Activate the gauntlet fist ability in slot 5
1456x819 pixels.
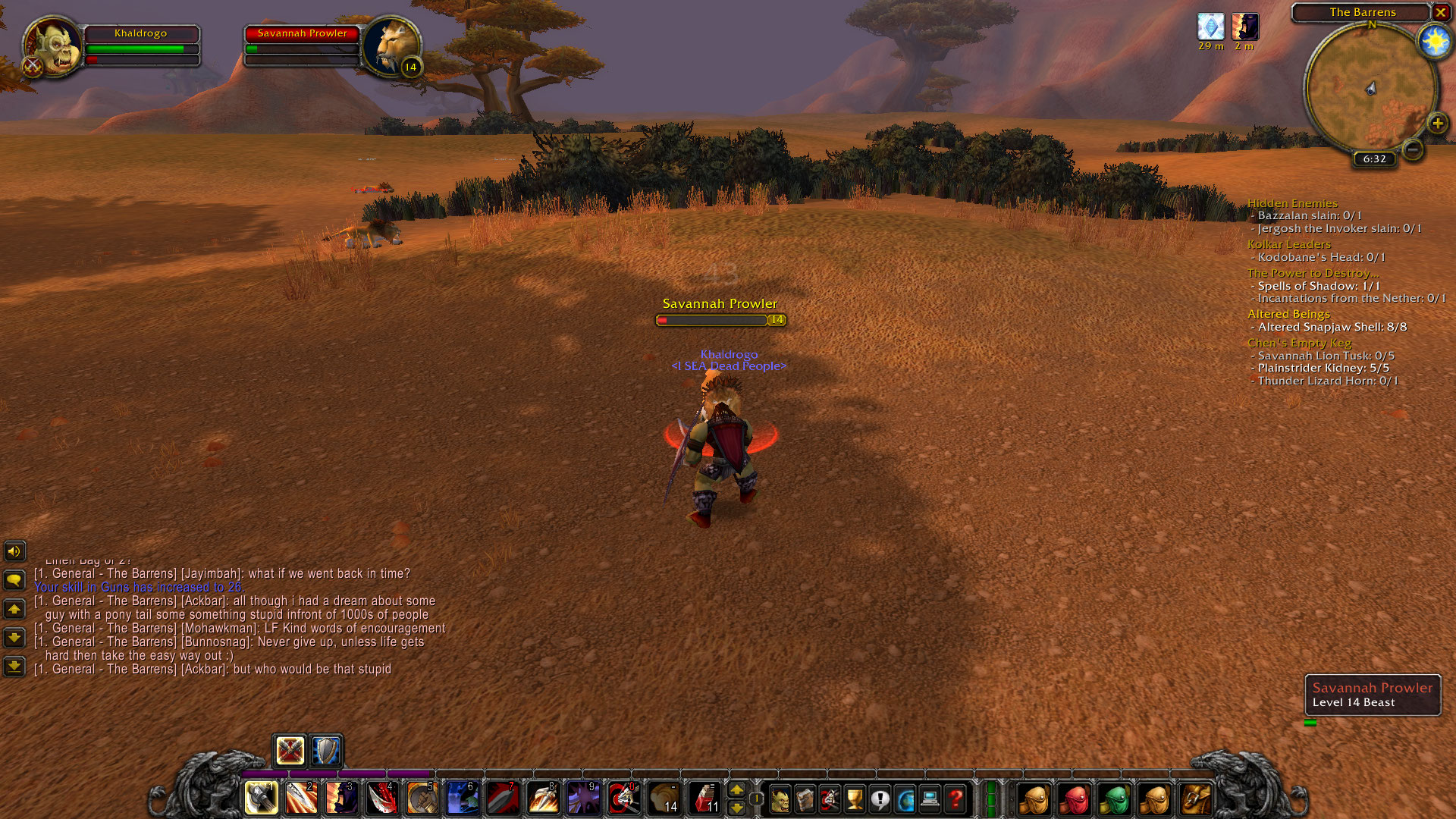(x=422, y=798)
